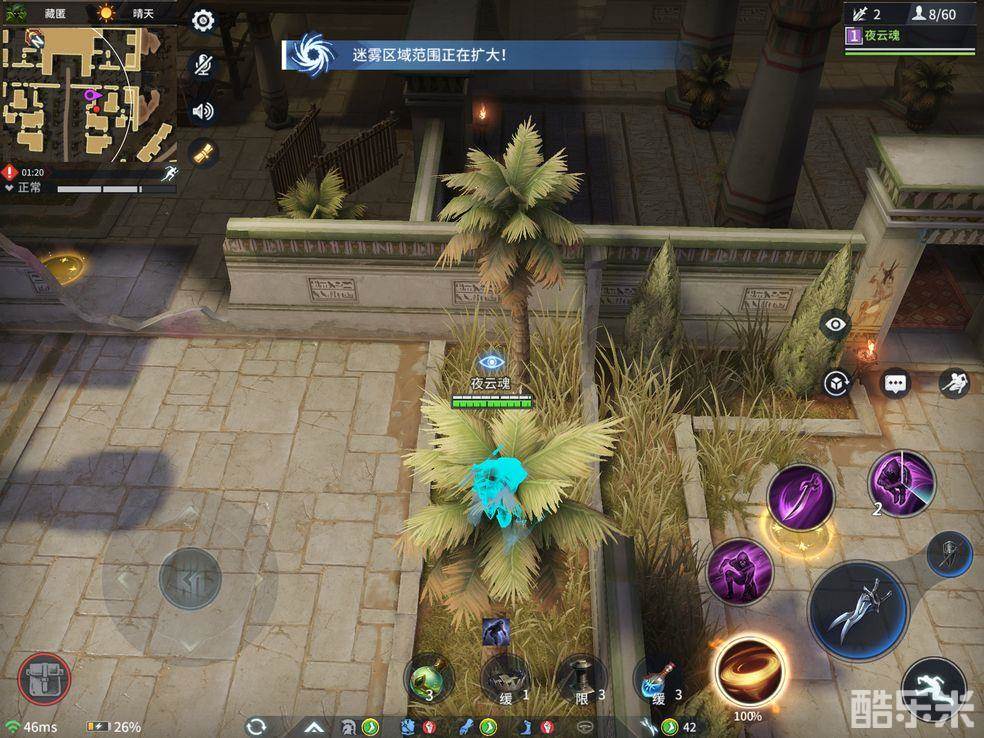Activate the purple crouching stealth skill
Screen dimensions: 984x738
coord(740,571)
